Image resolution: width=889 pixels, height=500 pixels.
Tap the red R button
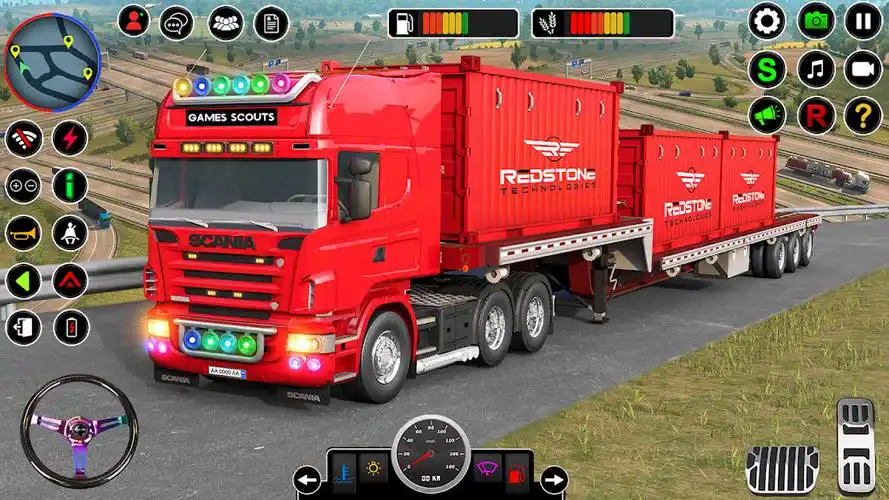click(816, 116)
